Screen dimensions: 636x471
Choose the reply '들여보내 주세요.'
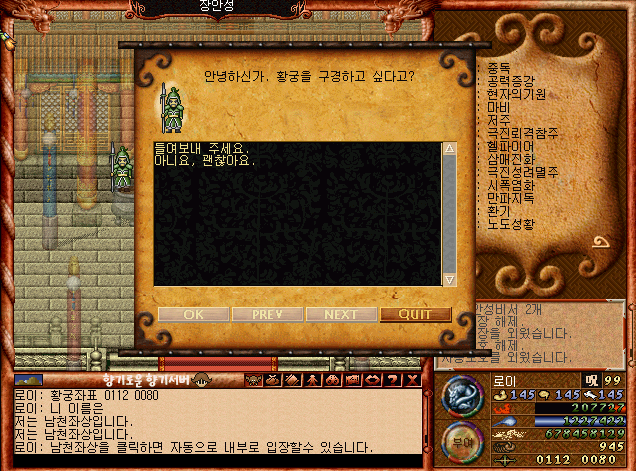201,148
